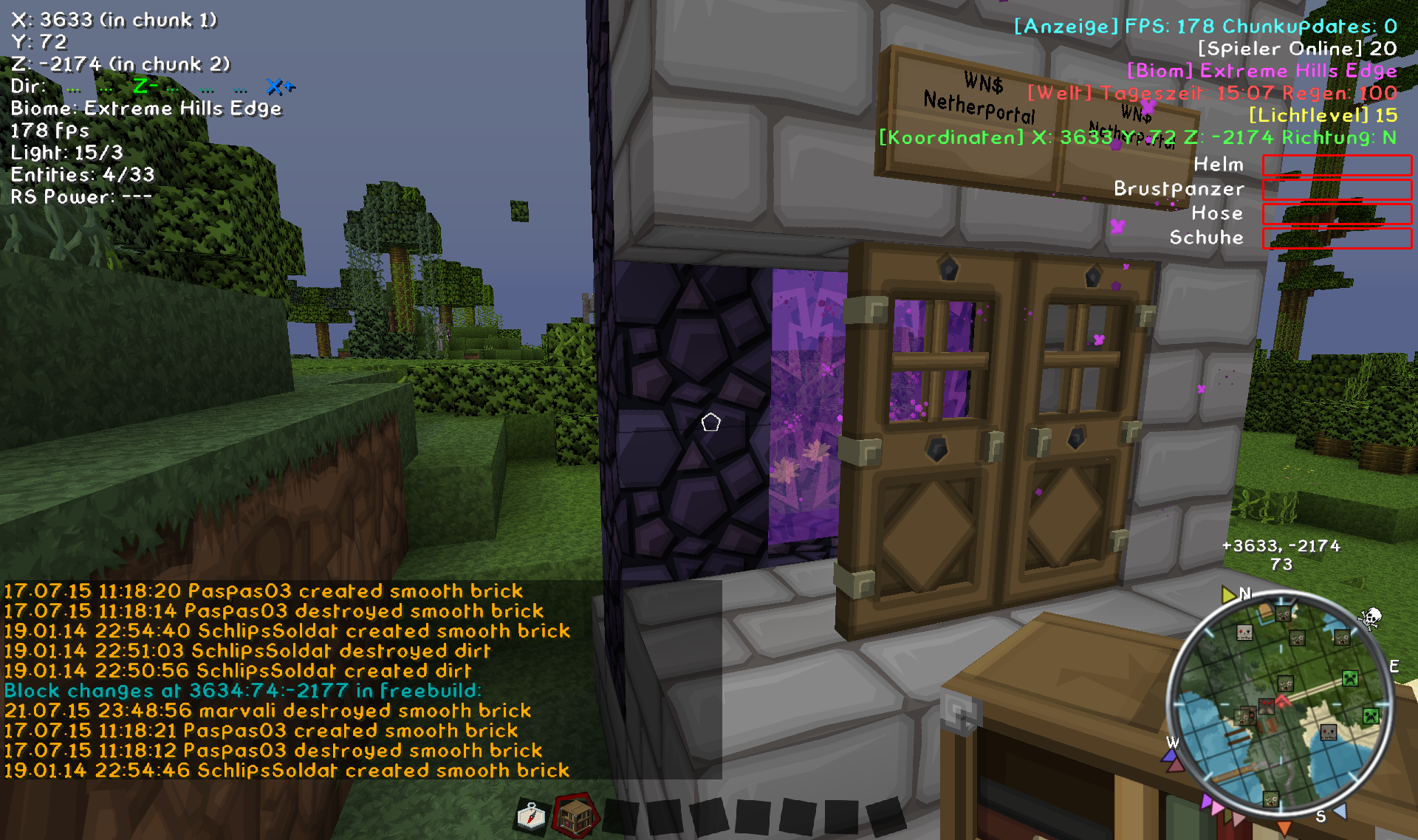Image resolution: width=1418 pixels, height=840 pixels.
Task: Select the compass hotbar slot
Action: 530,816
